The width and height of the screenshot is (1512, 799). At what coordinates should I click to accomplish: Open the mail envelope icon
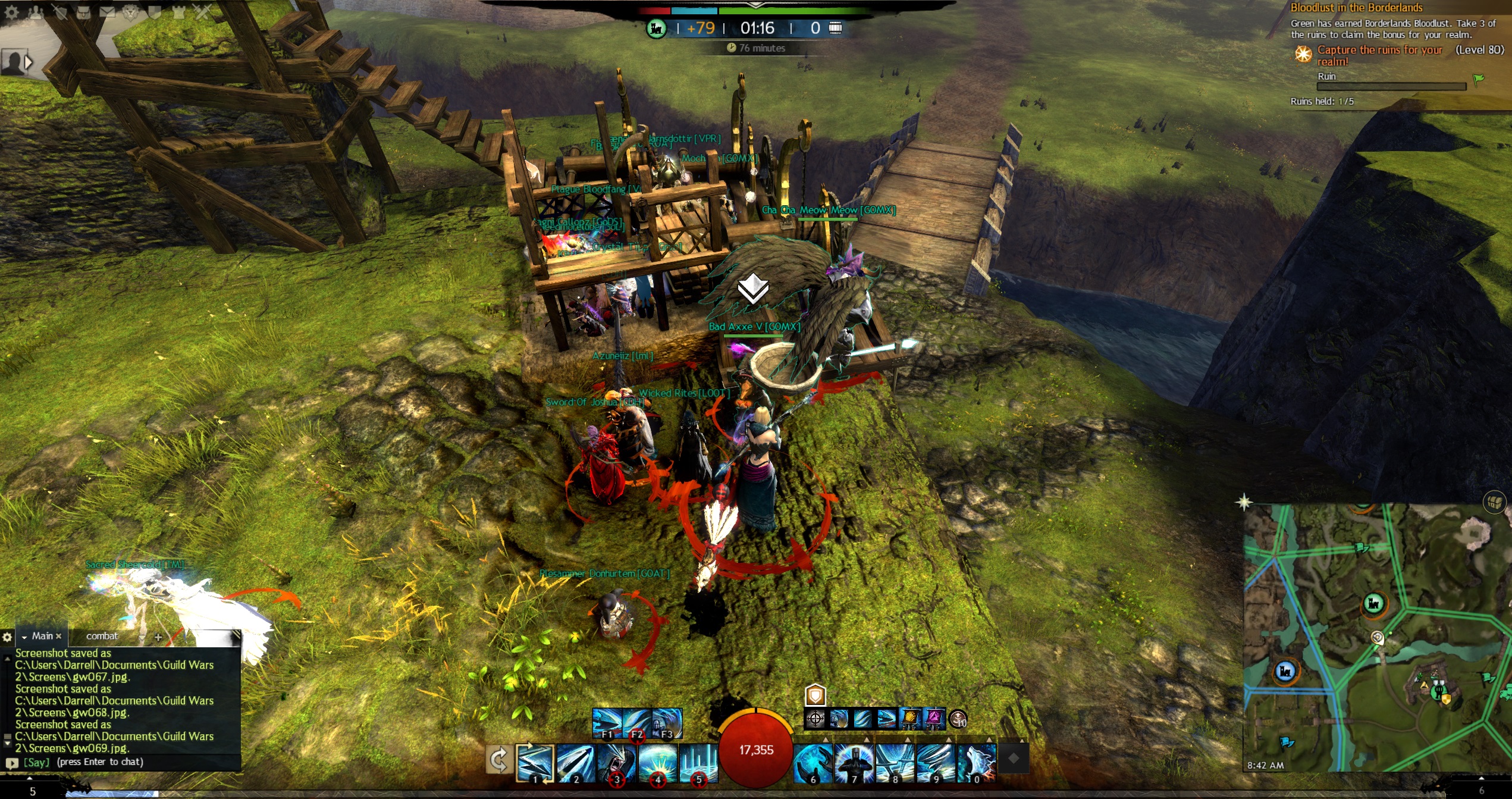coord(107,11)
